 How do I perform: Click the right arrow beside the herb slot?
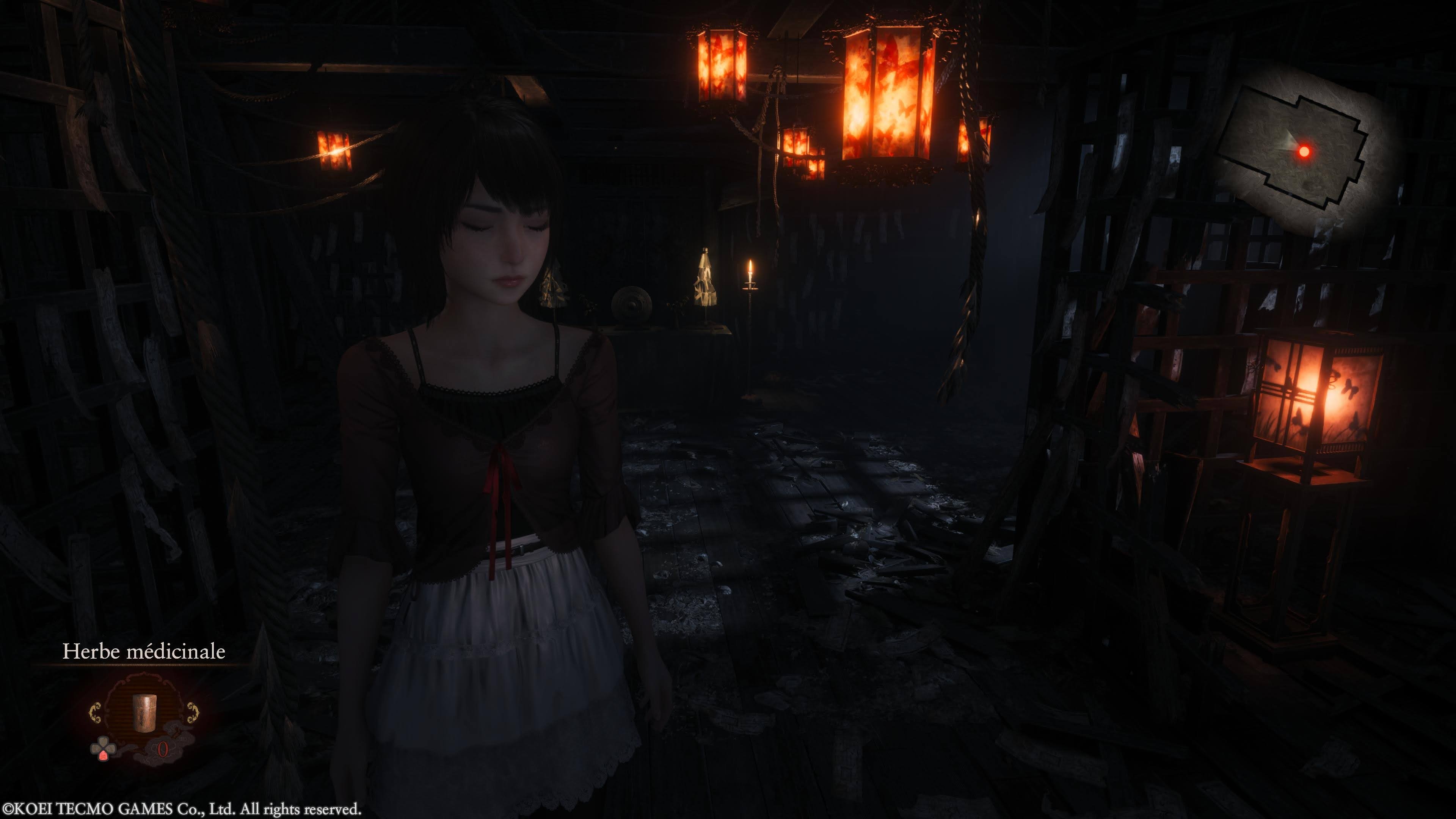click(x=193, y=712)
